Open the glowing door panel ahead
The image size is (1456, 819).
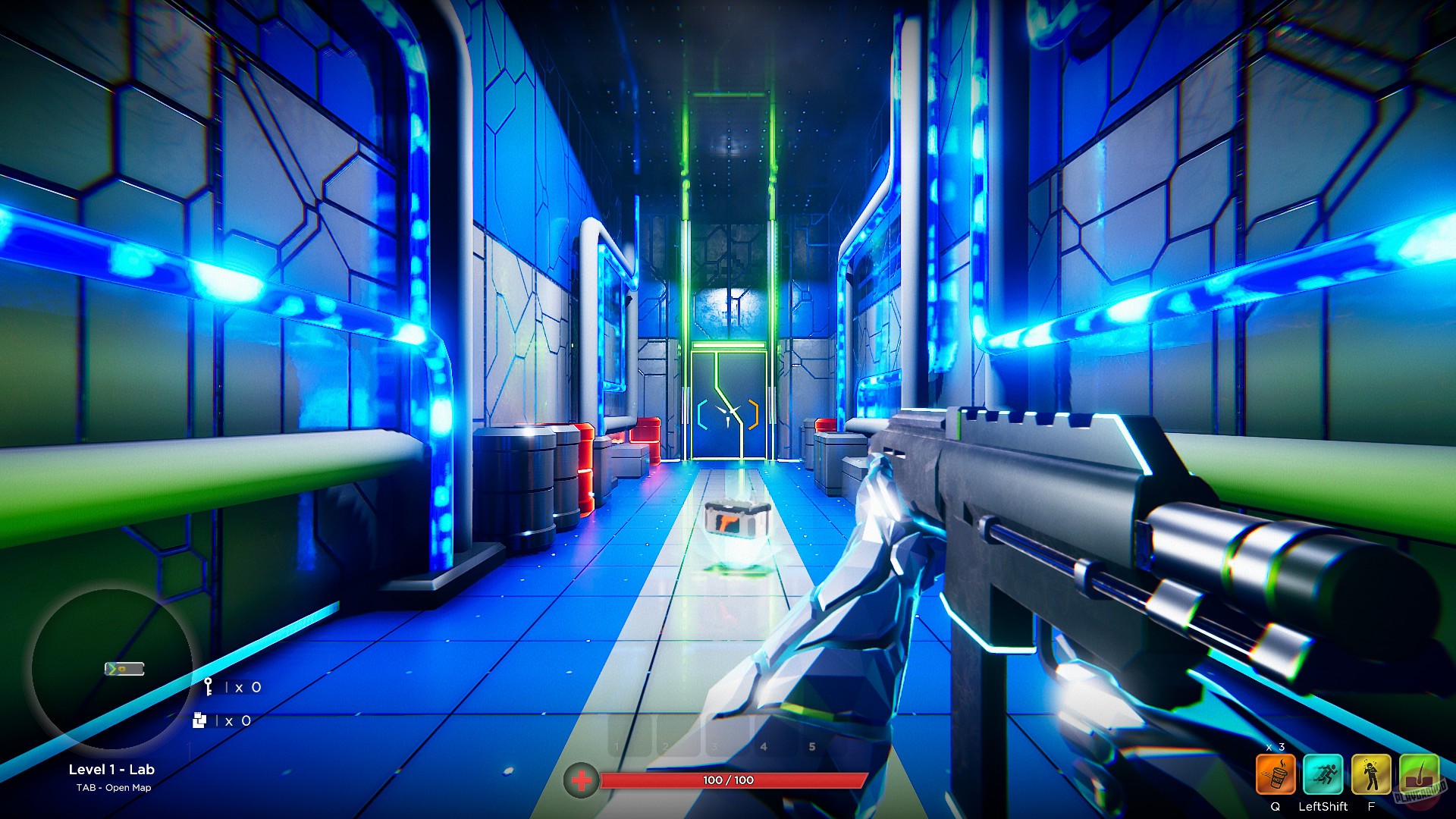(x=728, y=379)
